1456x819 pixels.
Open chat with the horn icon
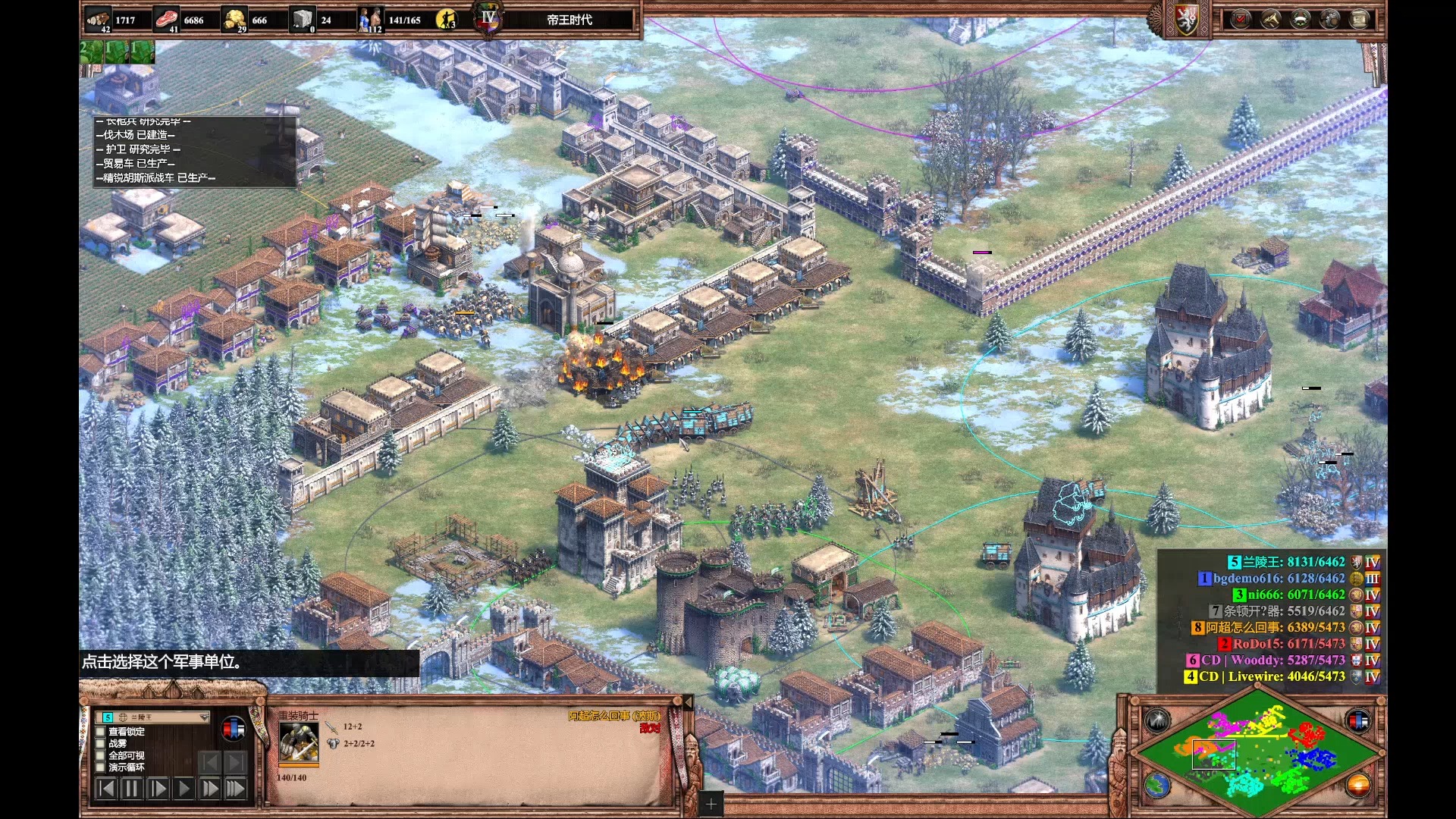pyautogui.click(x=1271, y=19)
